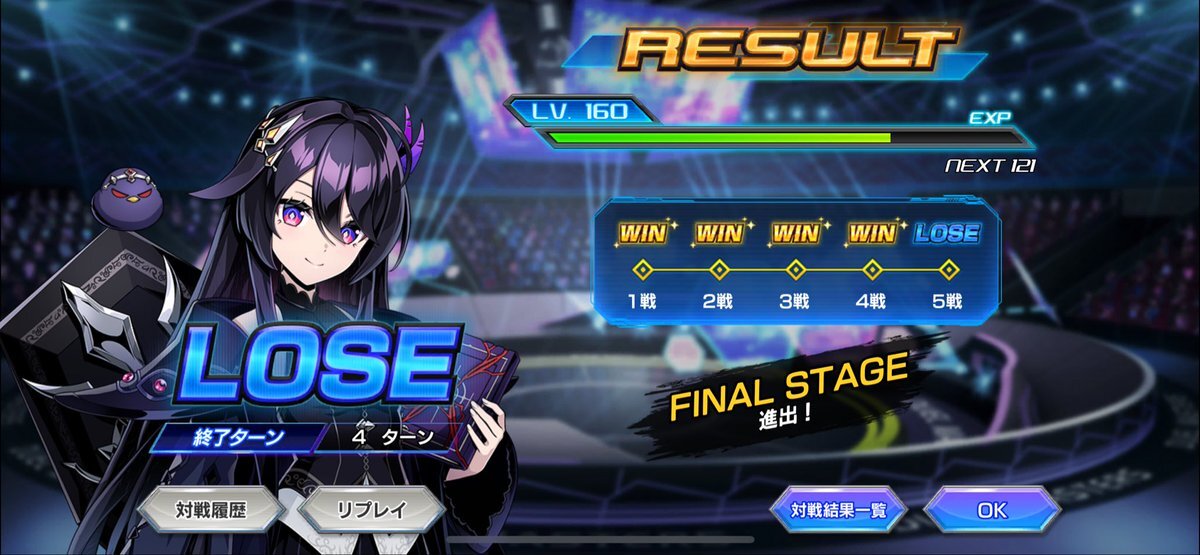Watch the リプレイ replay

click(x=370, y=509)
